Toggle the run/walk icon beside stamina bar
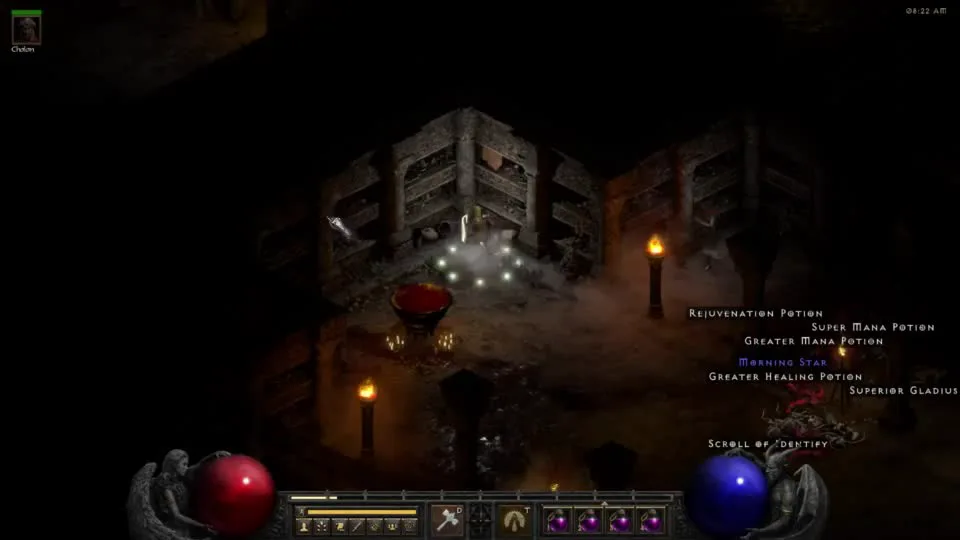Viewport: 960px width, 540px height. click(301, 512)
